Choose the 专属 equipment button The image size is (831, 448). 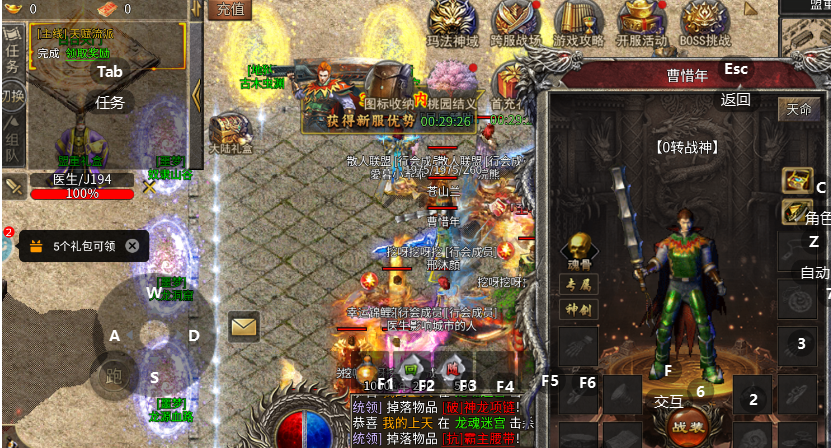click(x=578, y=284)
